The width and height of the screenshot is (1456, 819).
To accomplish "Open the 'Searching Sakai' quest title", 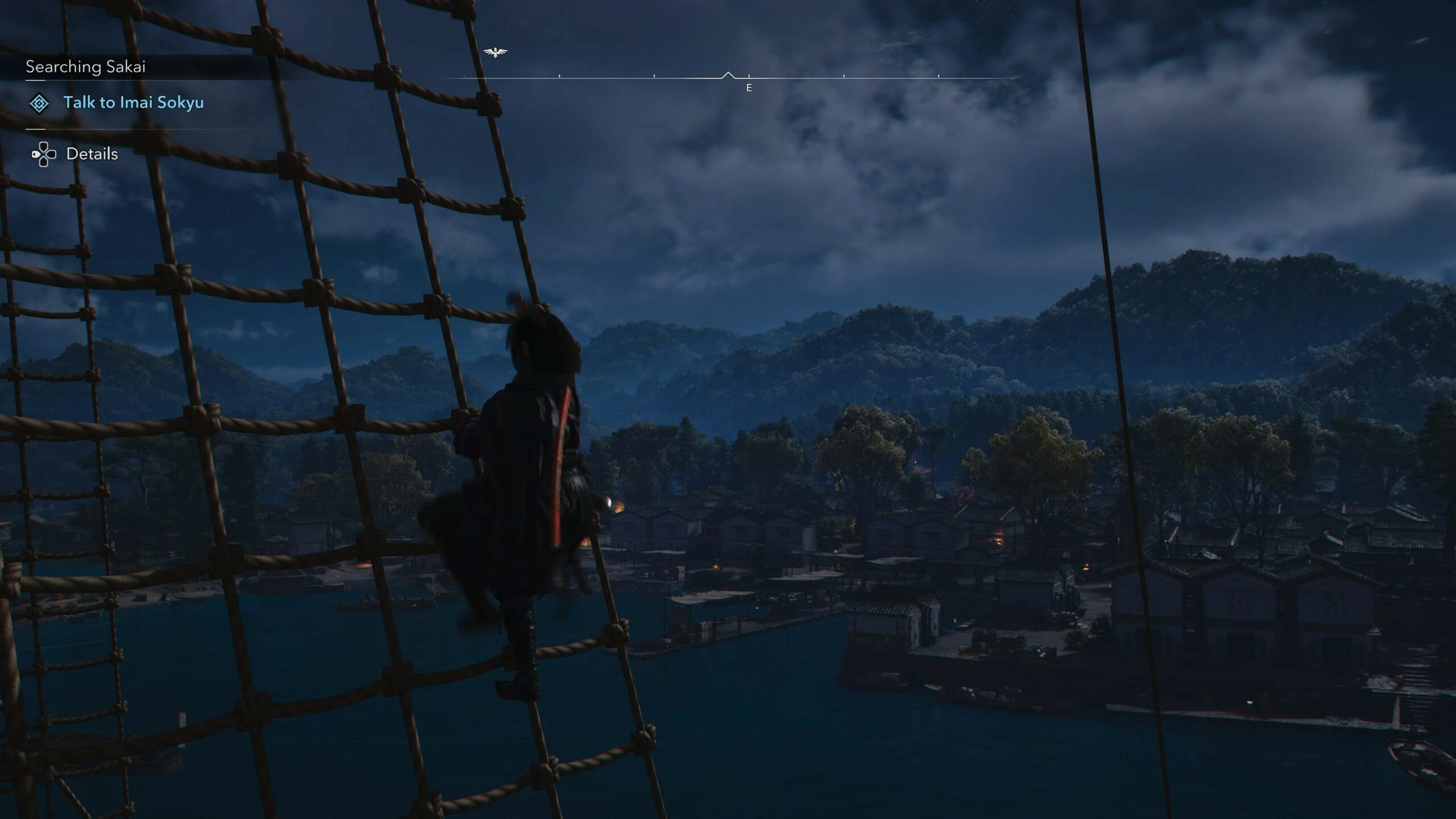I will tap(85, 67).
